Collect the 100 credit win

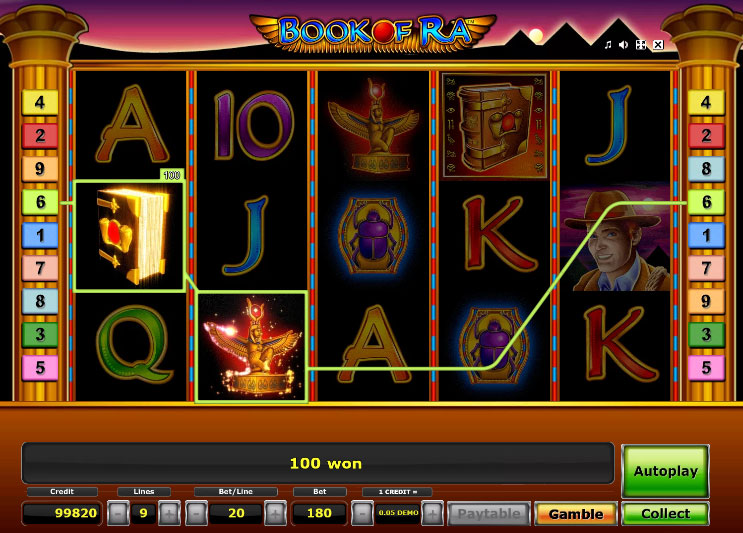665,514
